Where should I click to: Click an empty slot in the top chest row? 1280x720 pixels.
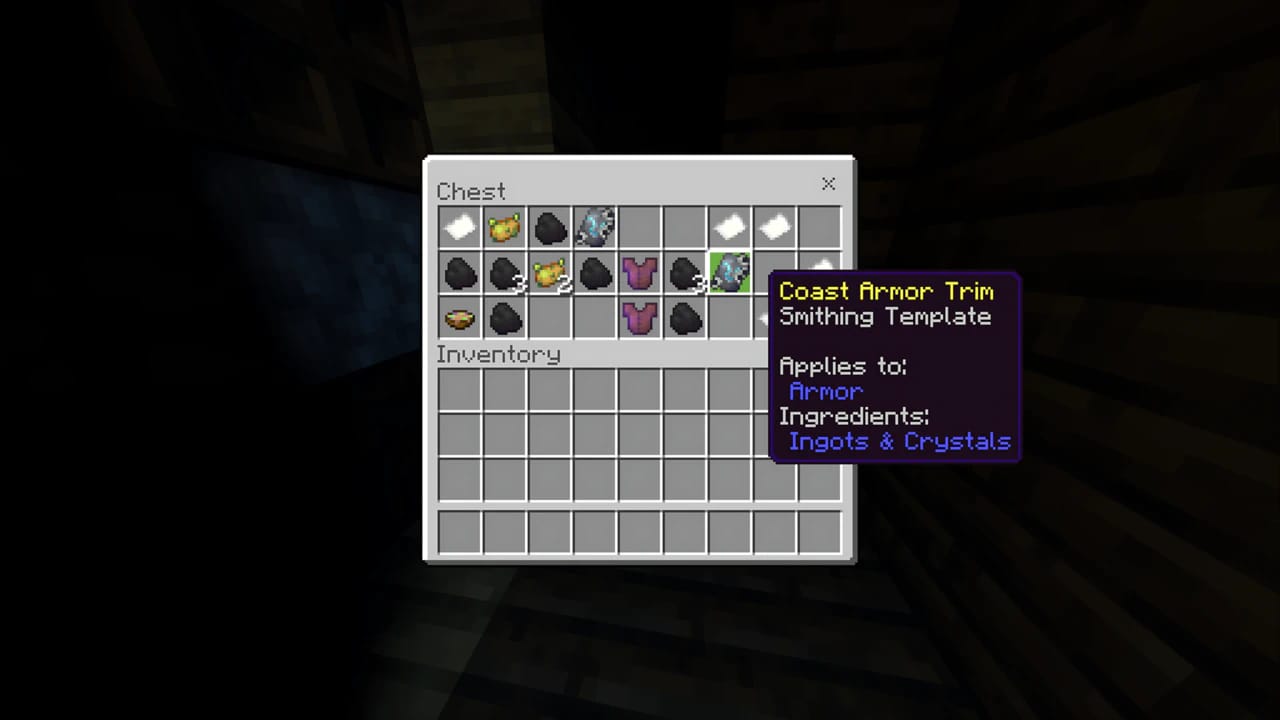tap(640, 227)
